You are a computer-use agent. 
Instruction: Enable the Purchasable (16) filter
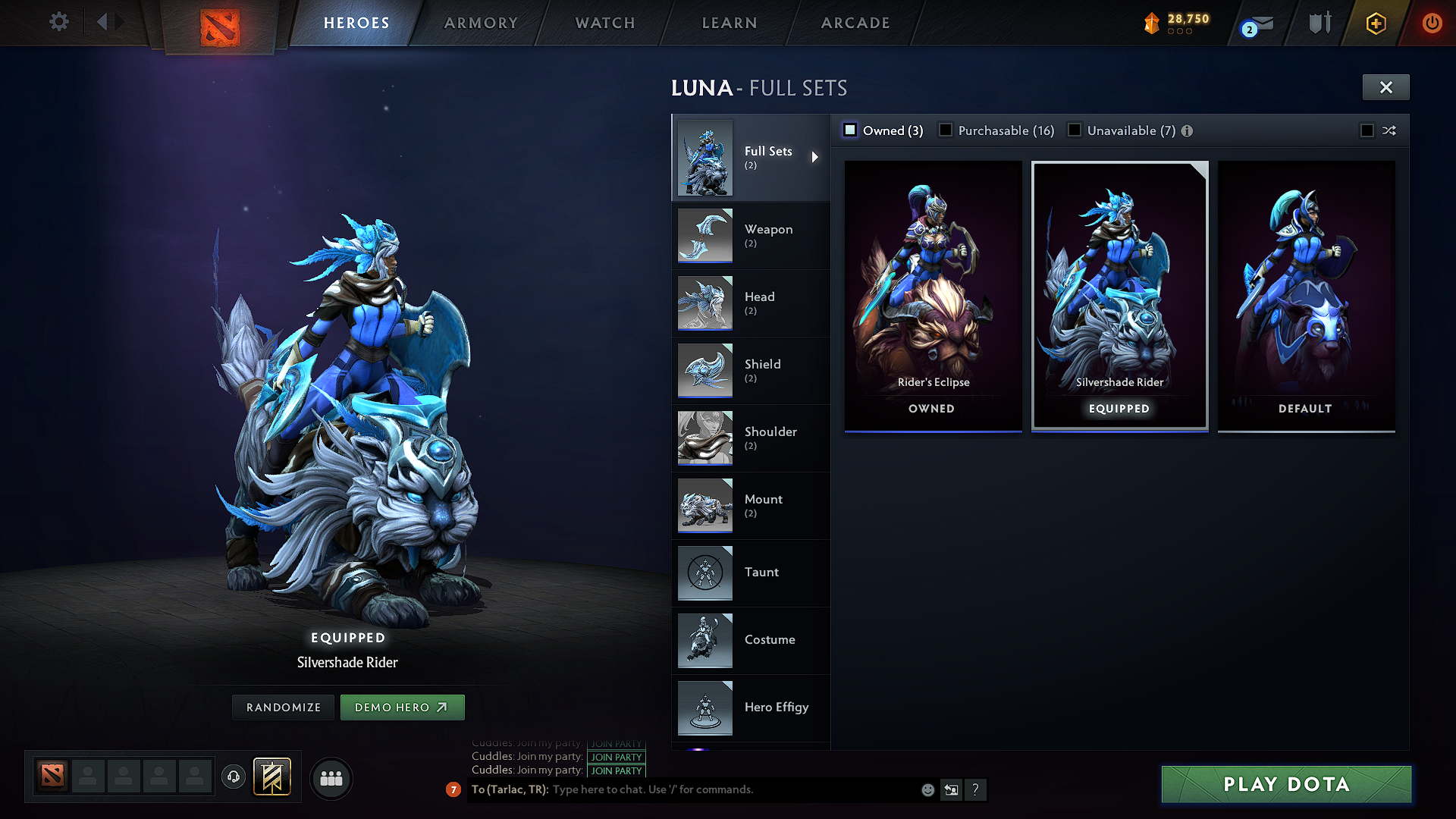(946, 130)
